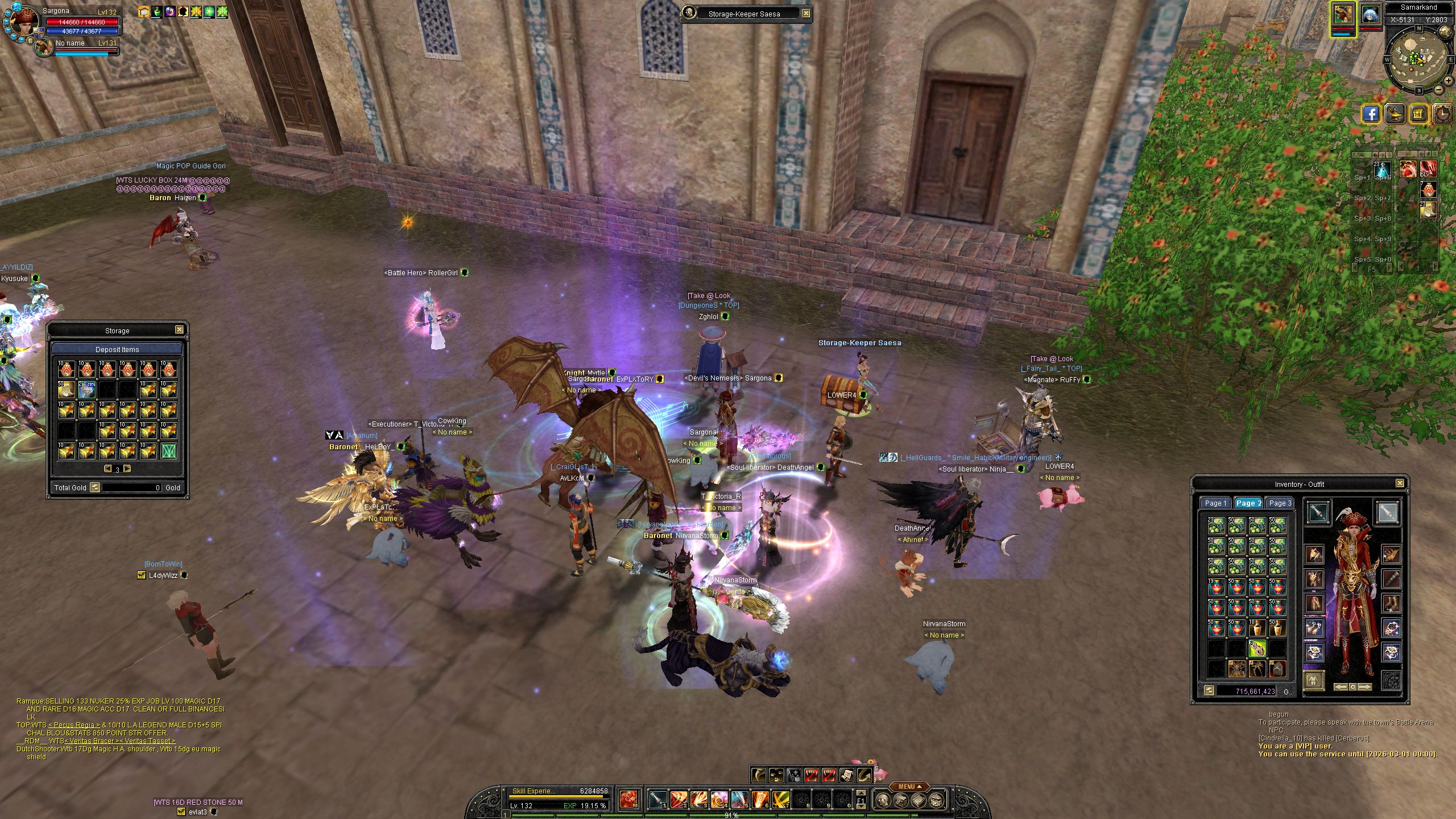Select the helmet item in the inventory
Viewport: 1456px width, 819px height.
[x=1277, y=669]
